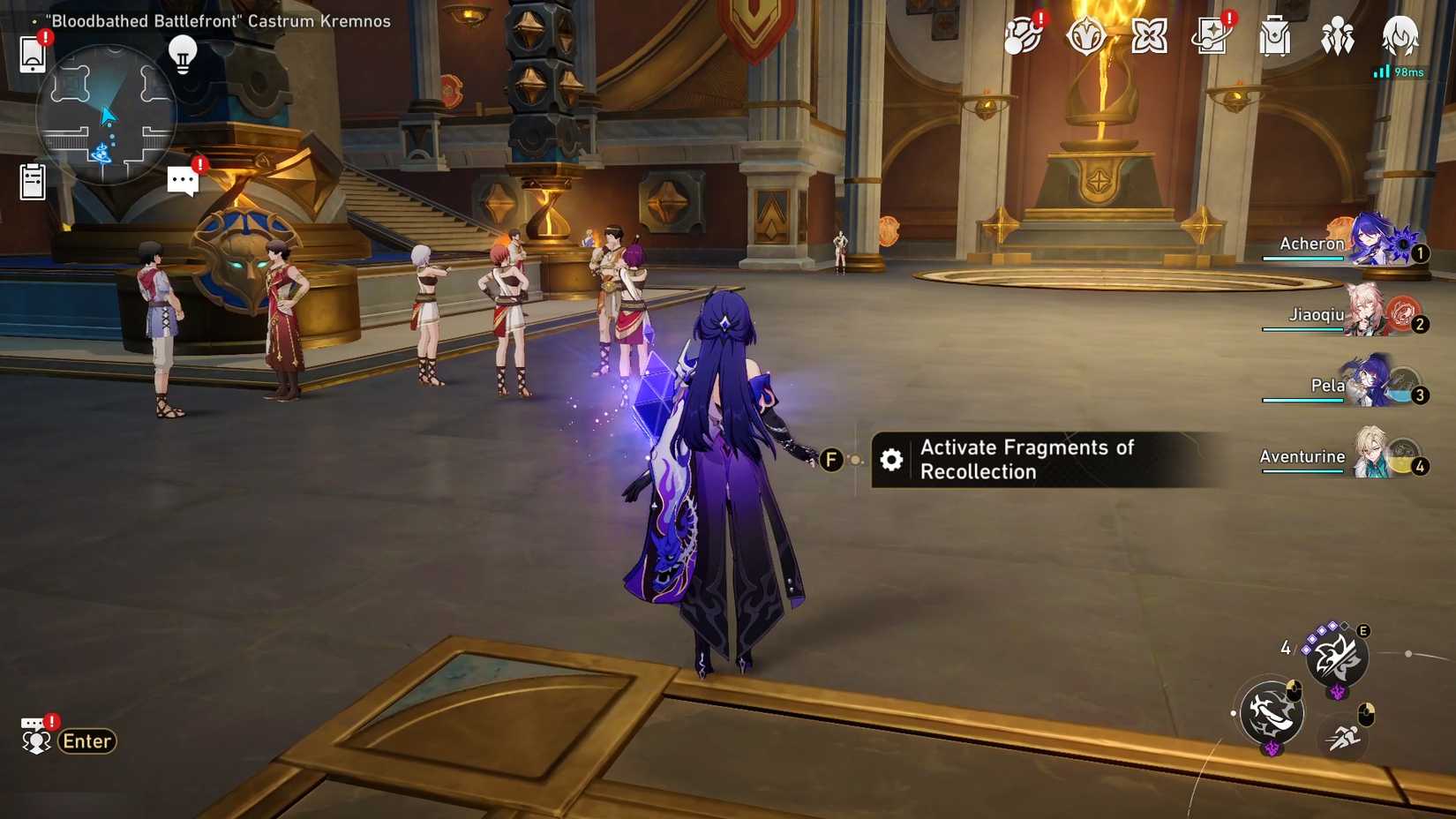
Task: Open the backpack inventory icon
Action: click(x=1274, y=37)
